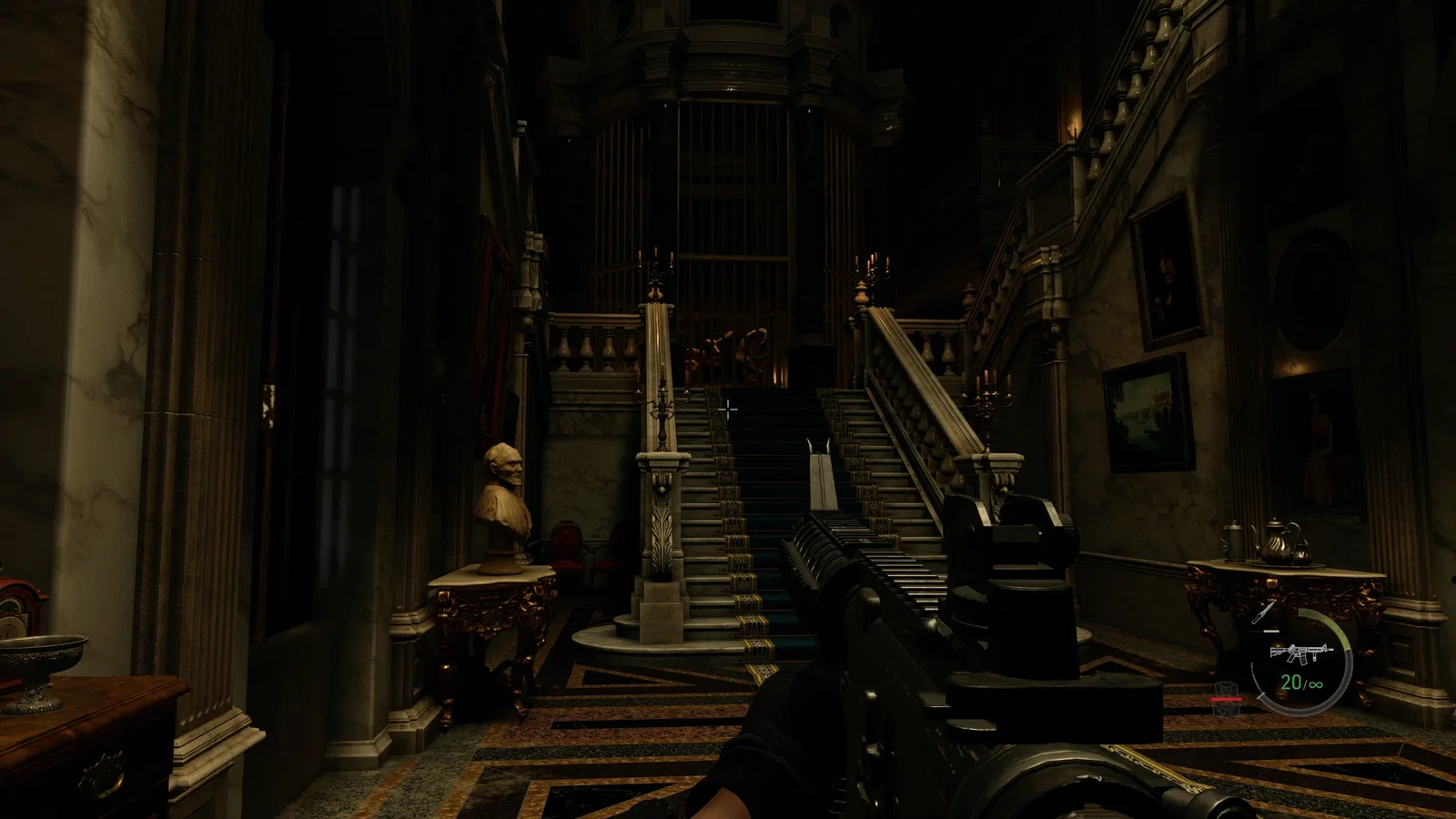Click the green ammo count reading 20
The height and width of the screenshot is (819, 1456).
[x=1291, y=682]
